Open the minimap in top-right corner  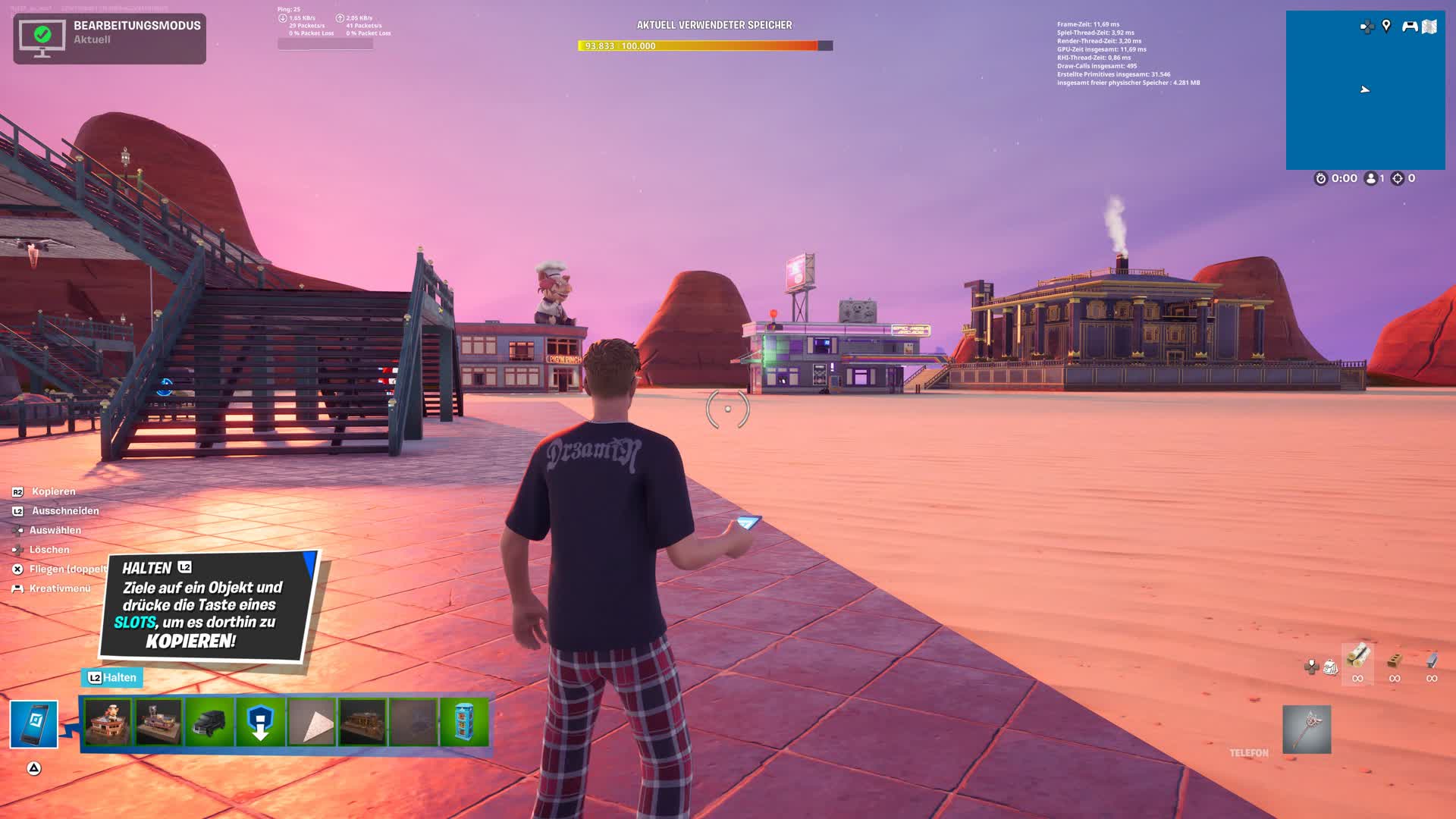(1365, 99)
